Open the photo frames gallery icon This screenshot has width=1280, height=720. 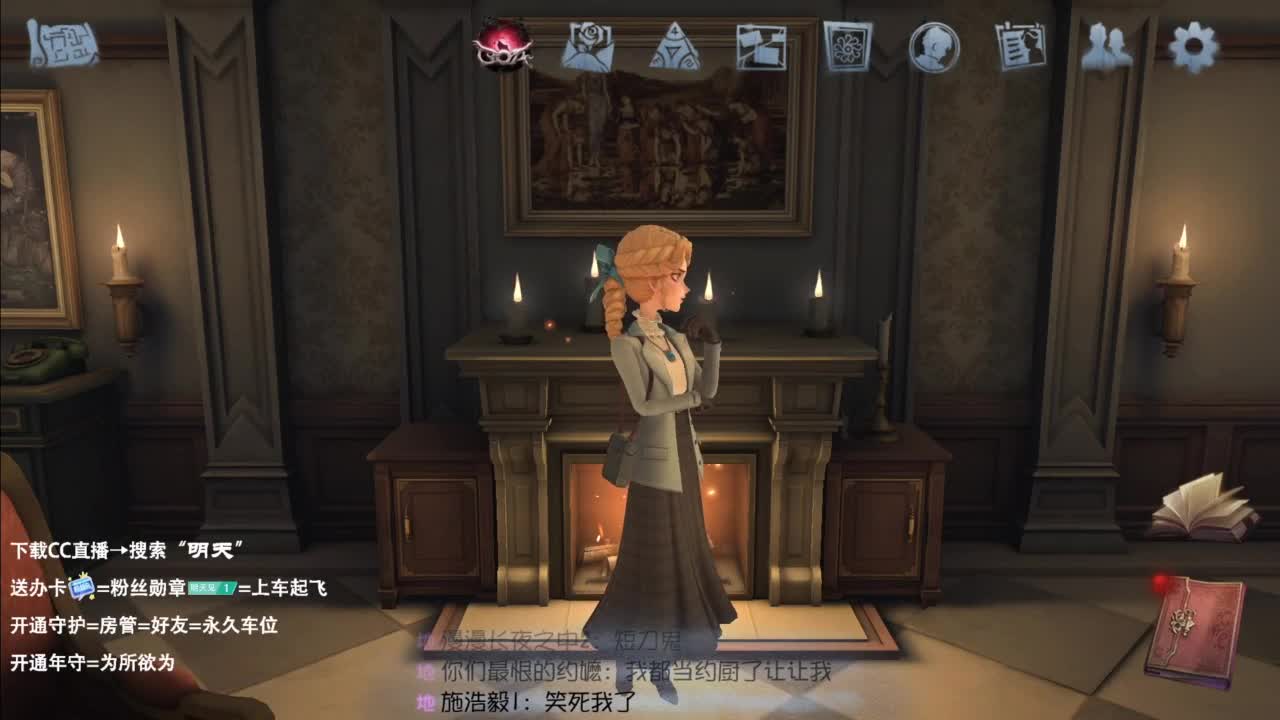click(762, 47)
